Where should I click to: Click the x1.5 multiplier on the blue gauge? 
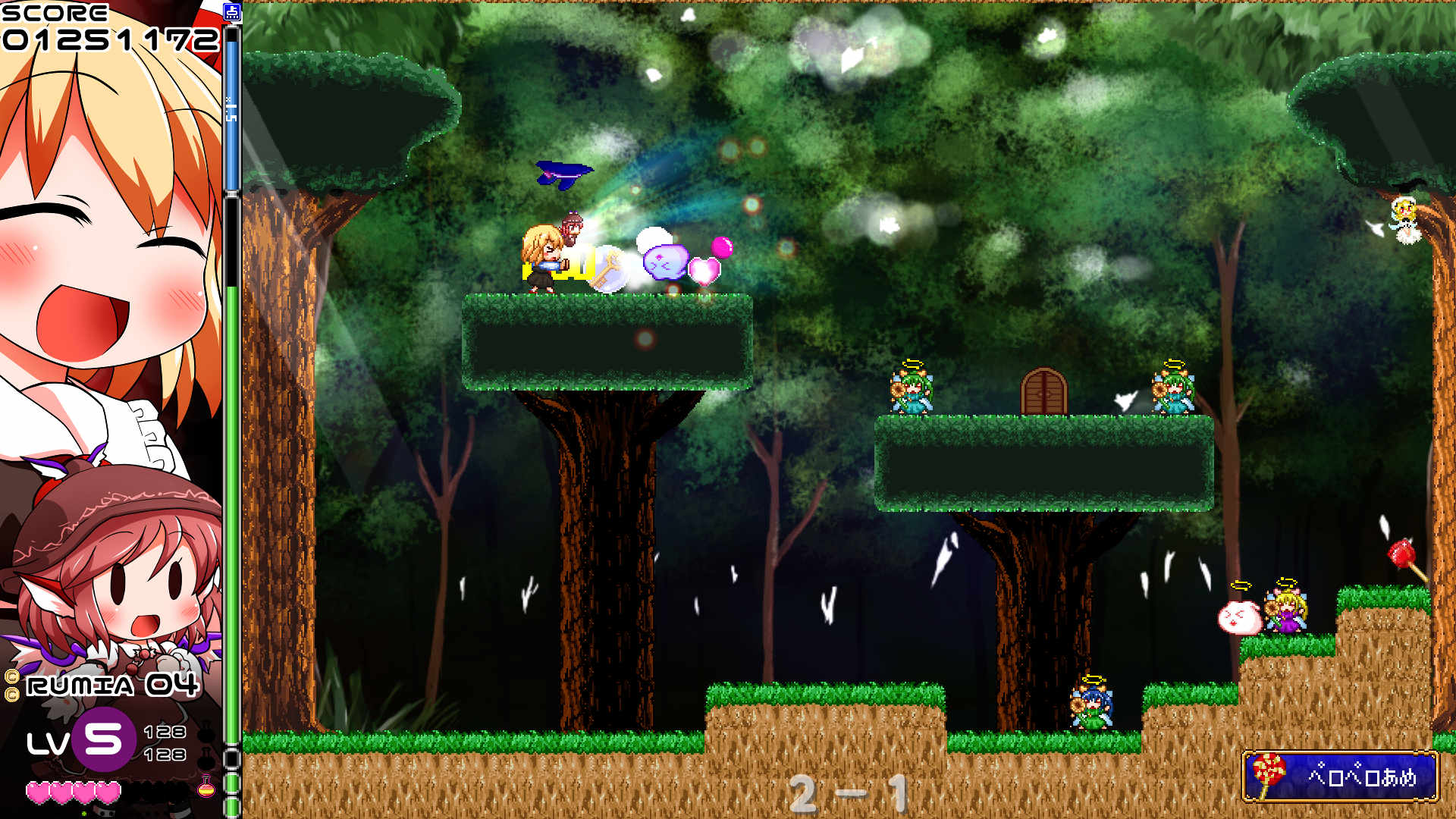click(231, 110)
